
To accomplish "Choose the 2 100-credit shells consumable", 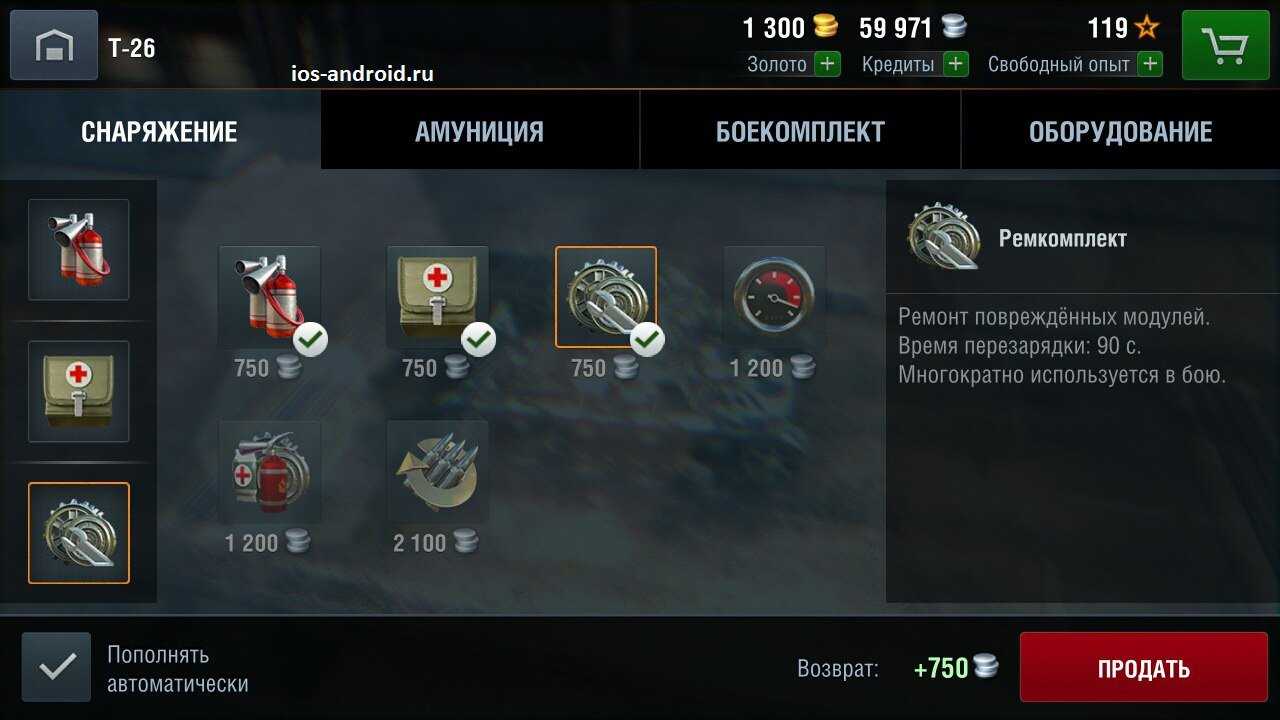I will (437, 471).
